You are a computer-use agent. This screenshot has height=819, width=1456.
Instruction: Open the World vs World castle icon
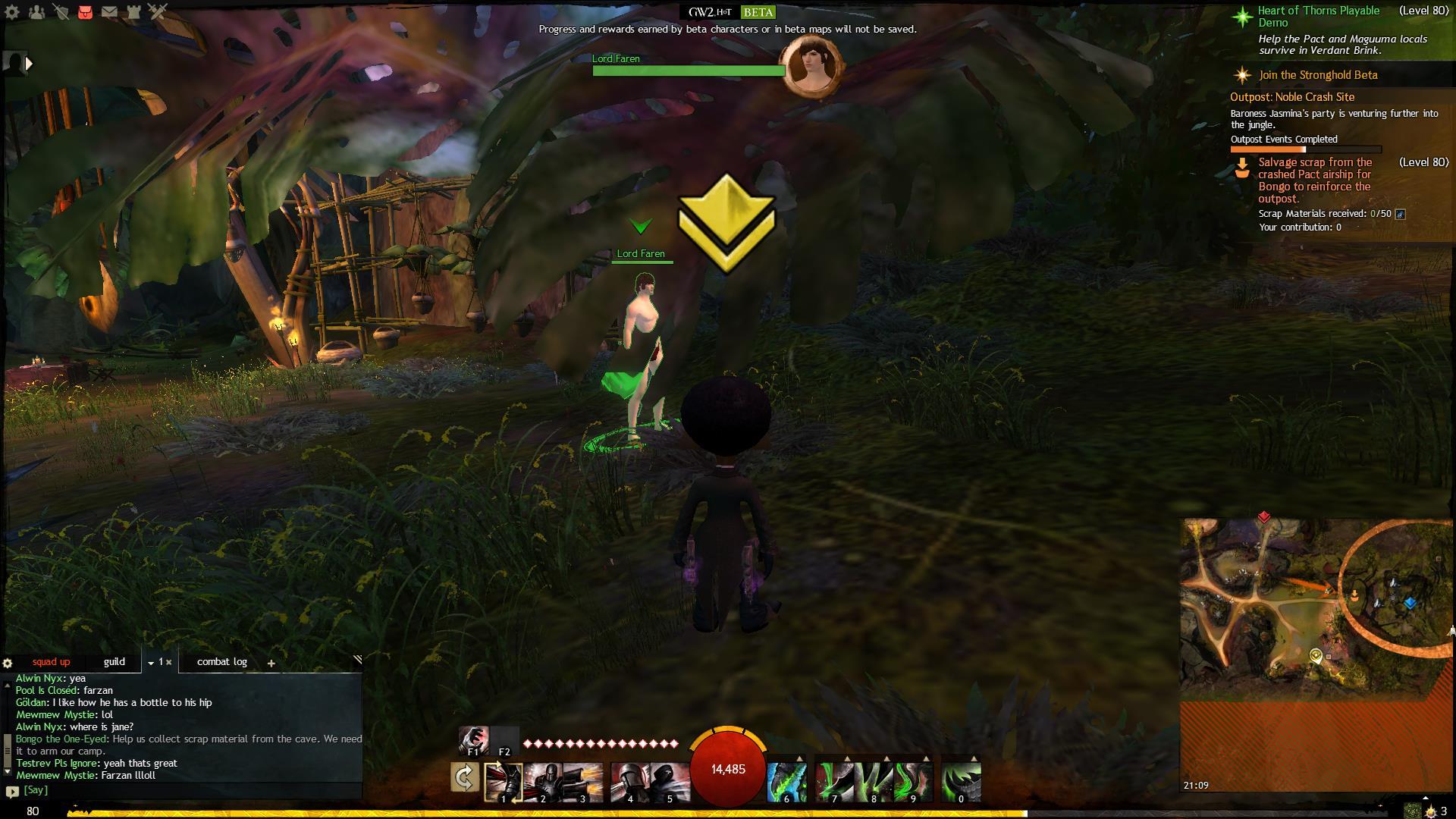tap(133, 12)
